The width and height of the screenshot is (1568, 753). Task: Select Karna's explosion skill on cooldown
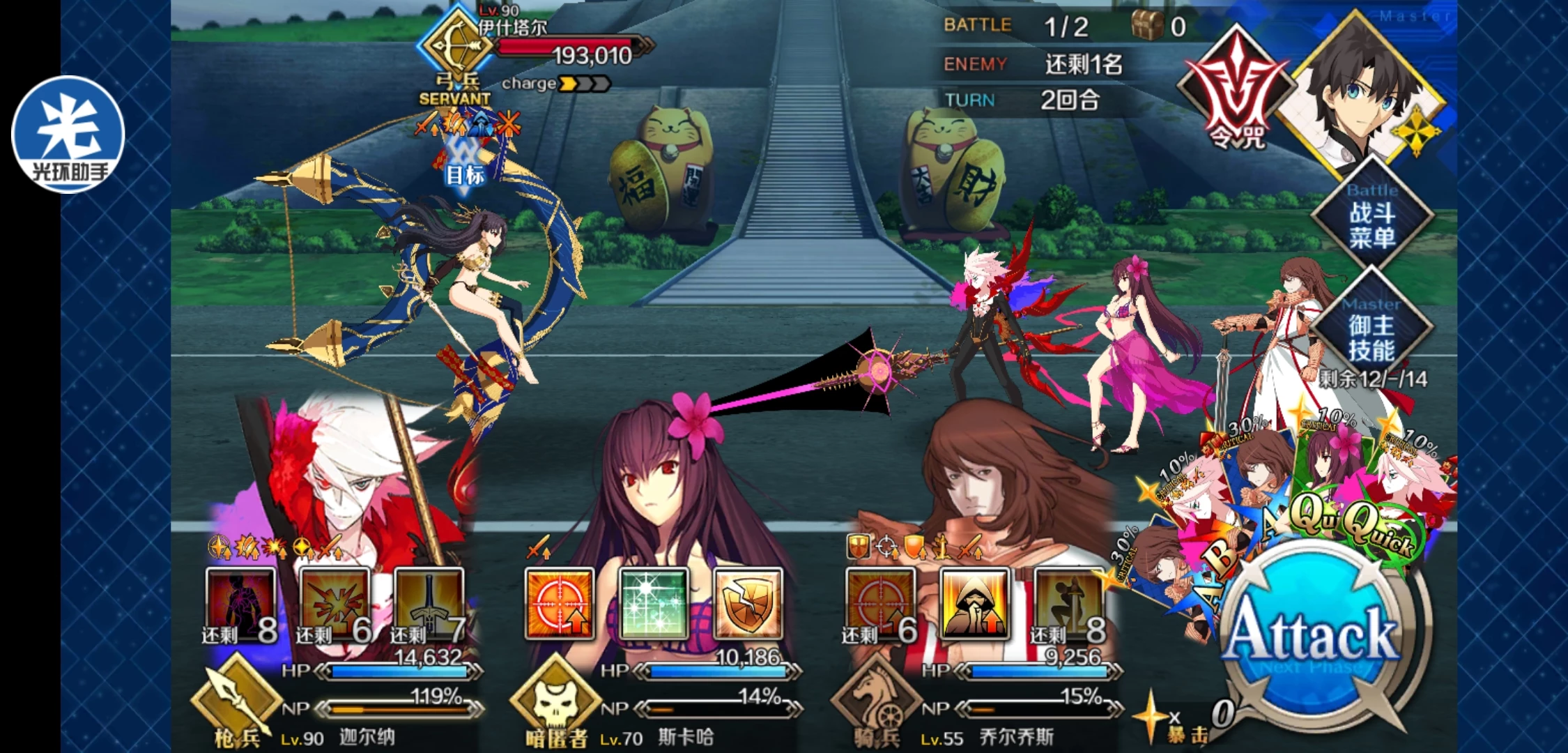335,604
